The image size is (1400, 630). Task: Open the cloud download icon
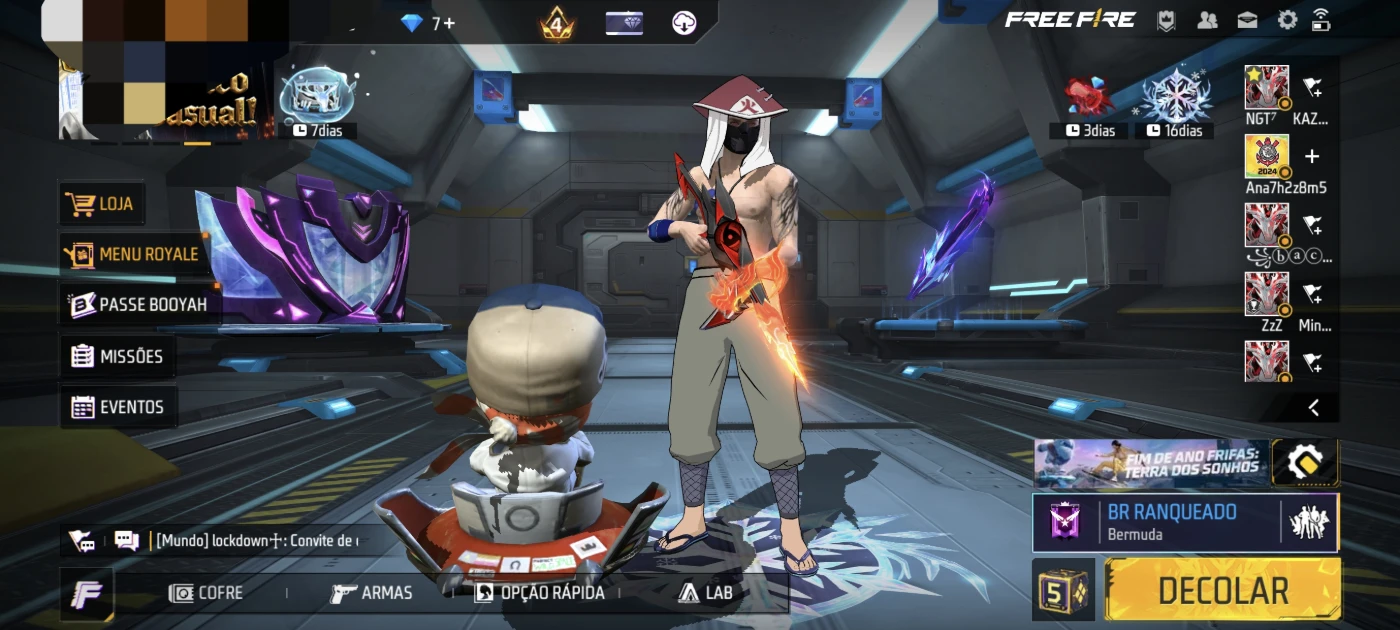point(684,23)
